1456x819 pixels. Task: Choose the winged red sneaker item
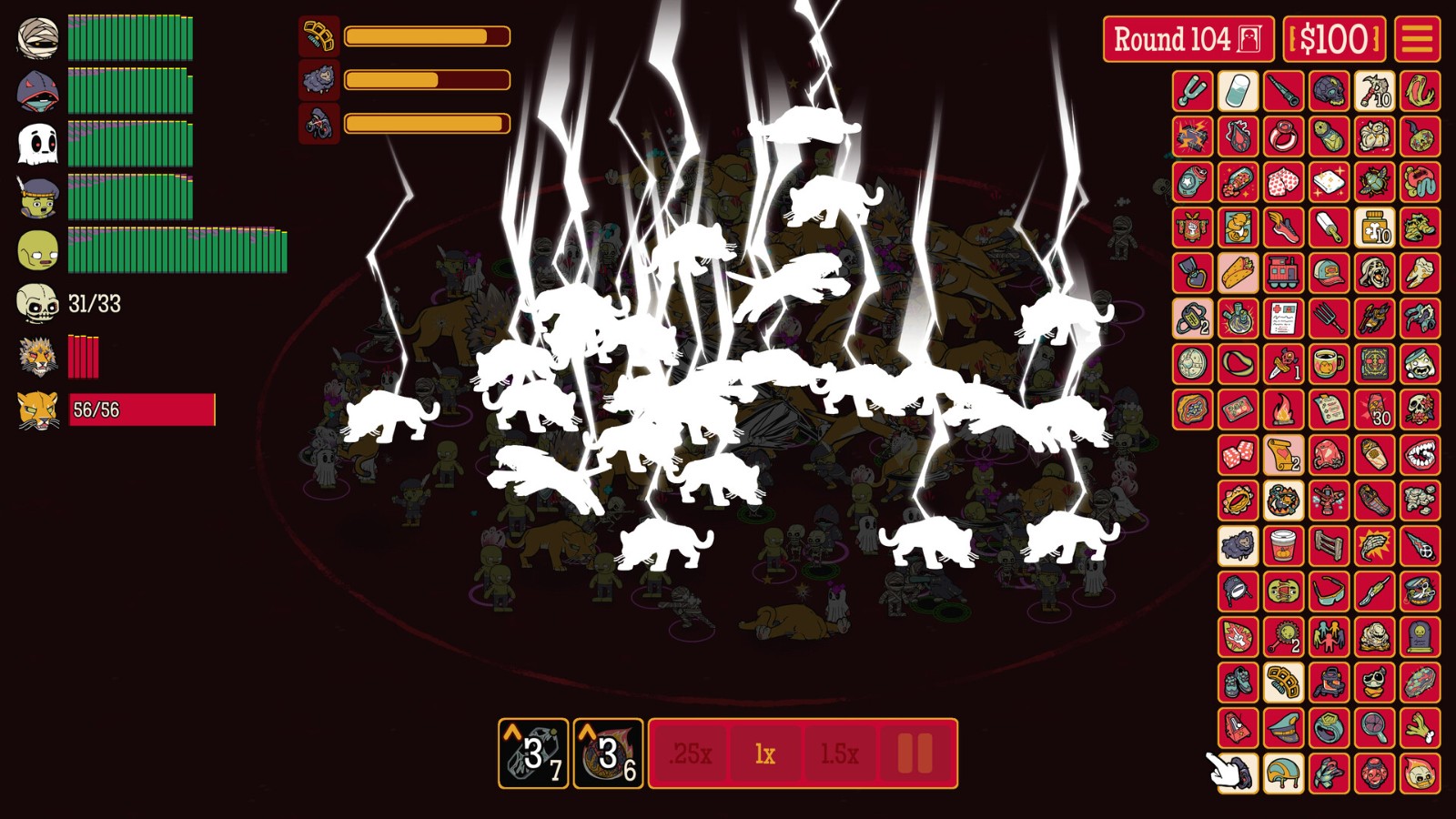click(1283, 227)
